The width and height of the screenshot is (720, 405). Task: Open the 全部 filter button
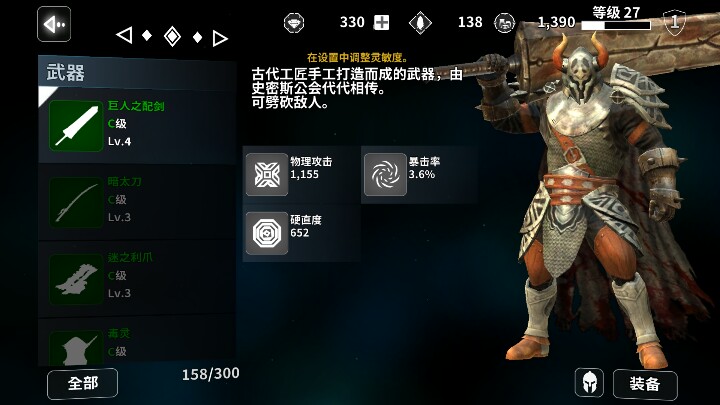[82, 384]
